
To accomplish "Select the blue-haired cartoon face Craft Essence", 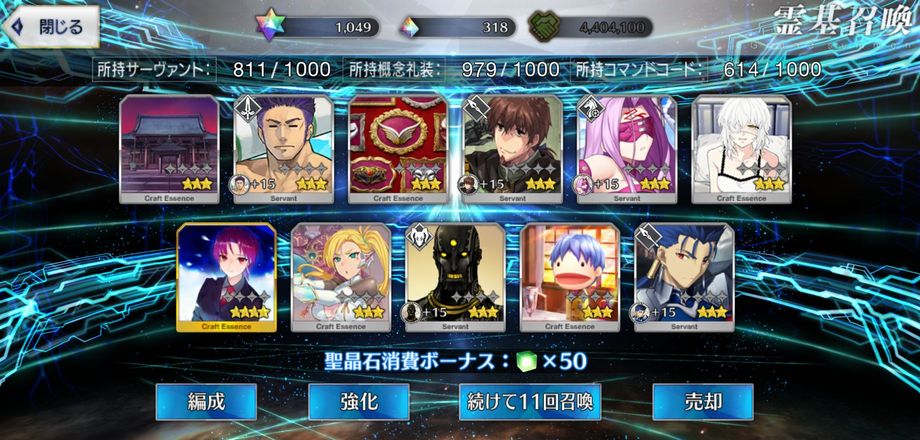I will (570, 277).
